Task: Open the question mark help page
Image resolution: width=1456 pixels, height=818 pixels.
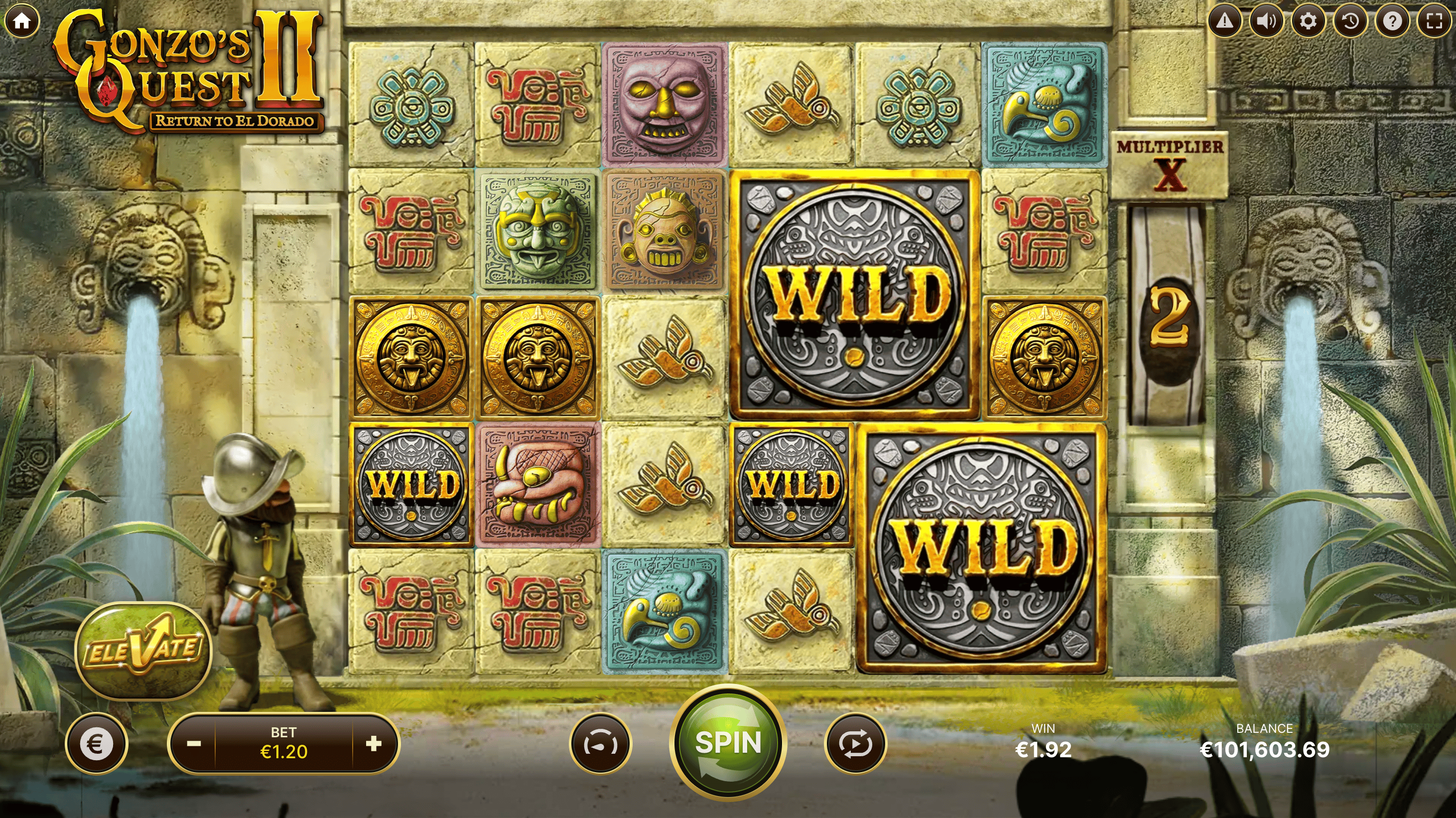Action: point(1392,21)
